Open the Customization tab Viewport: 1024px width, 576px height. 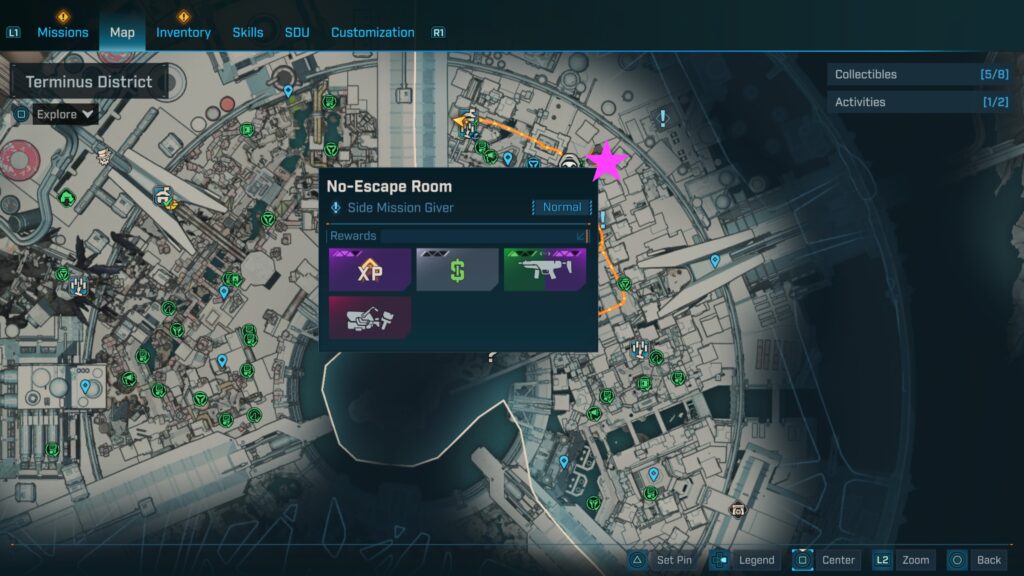tap(372, 32)
